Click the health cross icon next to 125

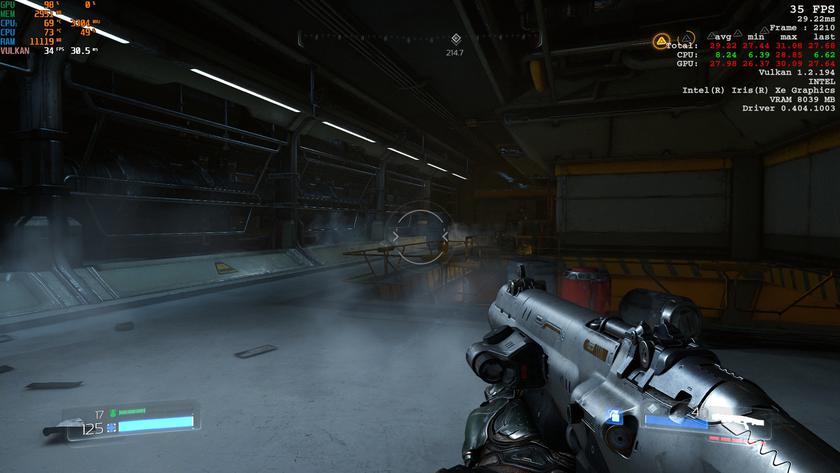click(112, 427)
